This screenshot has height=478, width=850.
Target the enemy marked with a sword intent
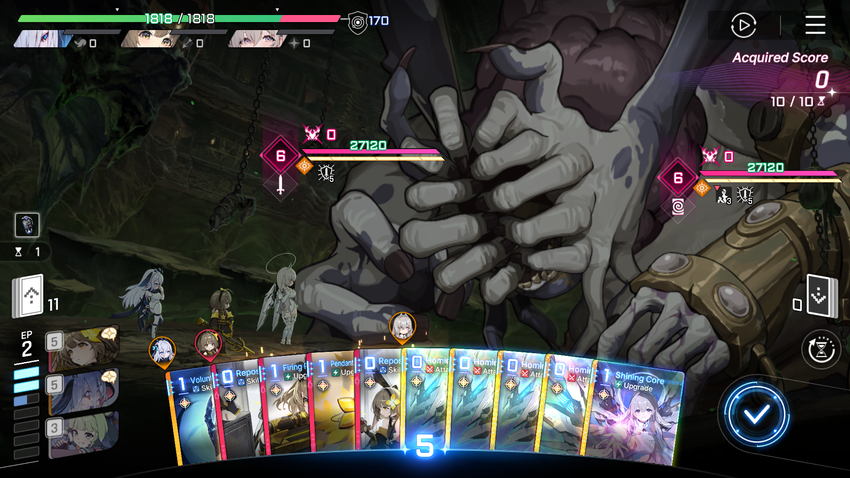coord(281,157)
